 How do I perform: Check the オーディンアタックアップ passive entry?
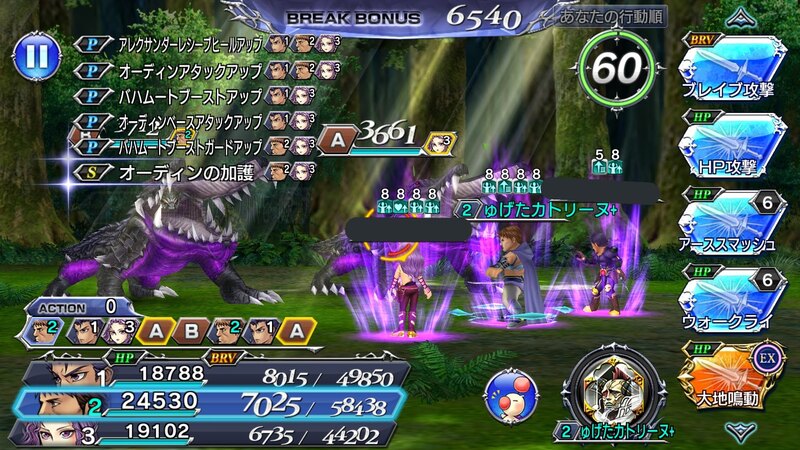pos(180,71)
